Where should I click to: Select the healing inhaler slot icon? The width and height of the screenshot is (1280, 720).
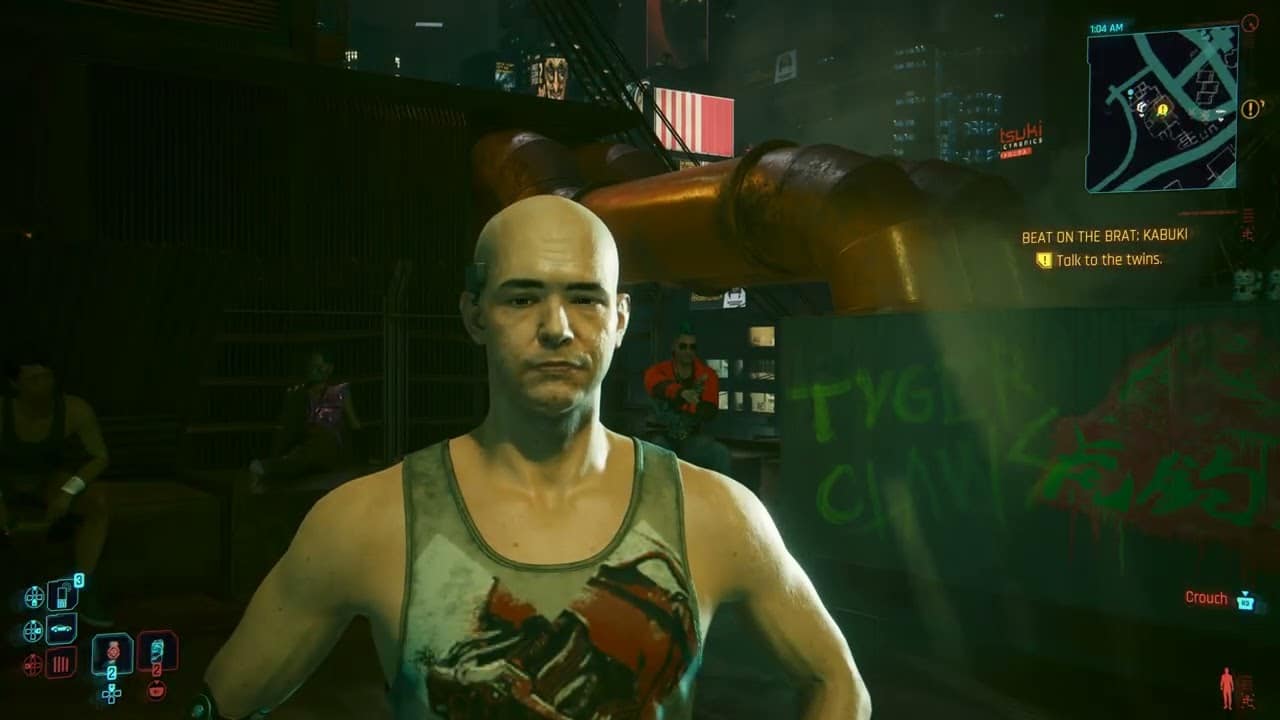pyautogui.click(x=158, y=649)
